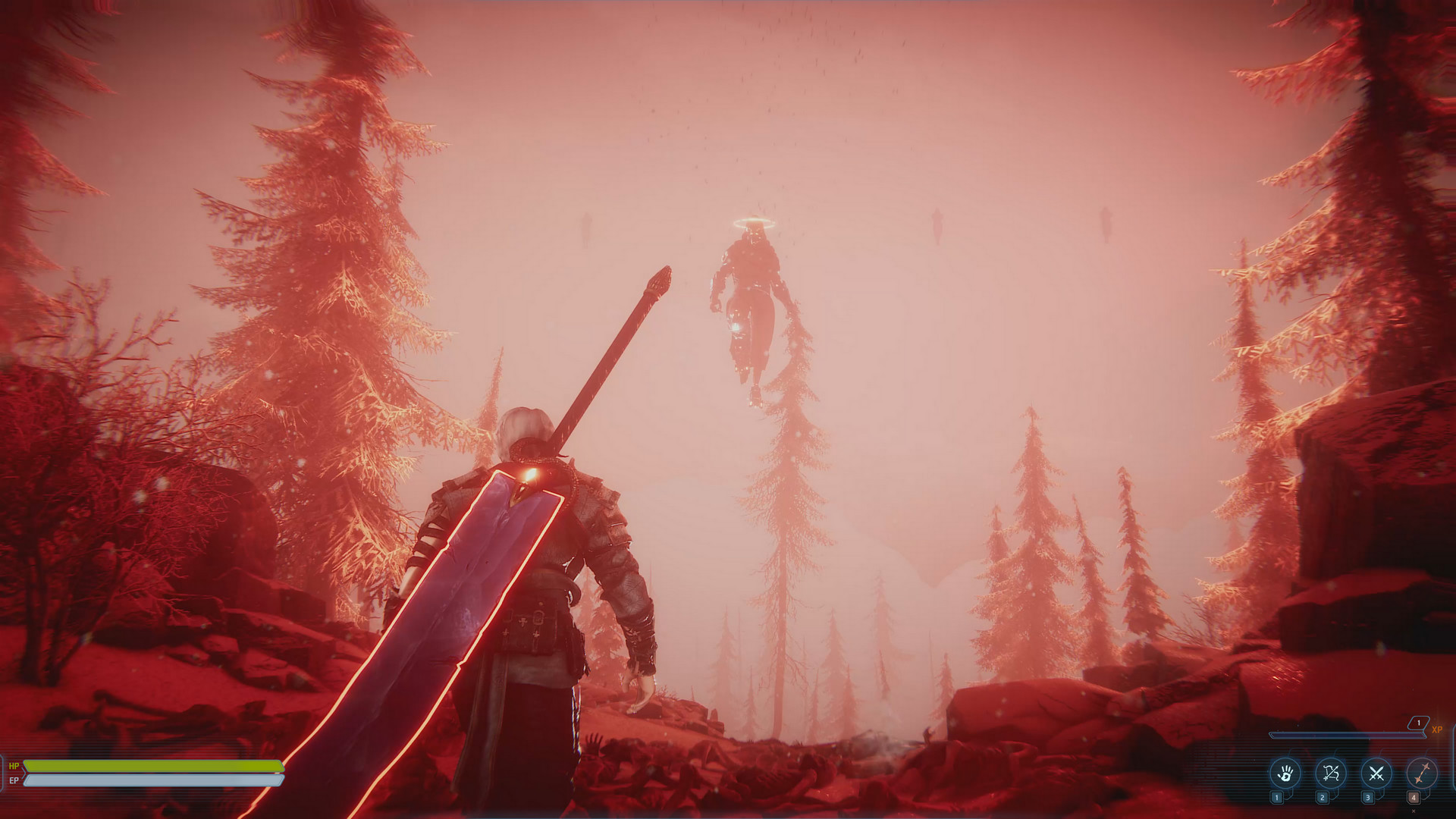This screenshot has width=1456, height=819.
Task: Activate the bow ability in slot 2
Action: click(x=1329, y=774)
